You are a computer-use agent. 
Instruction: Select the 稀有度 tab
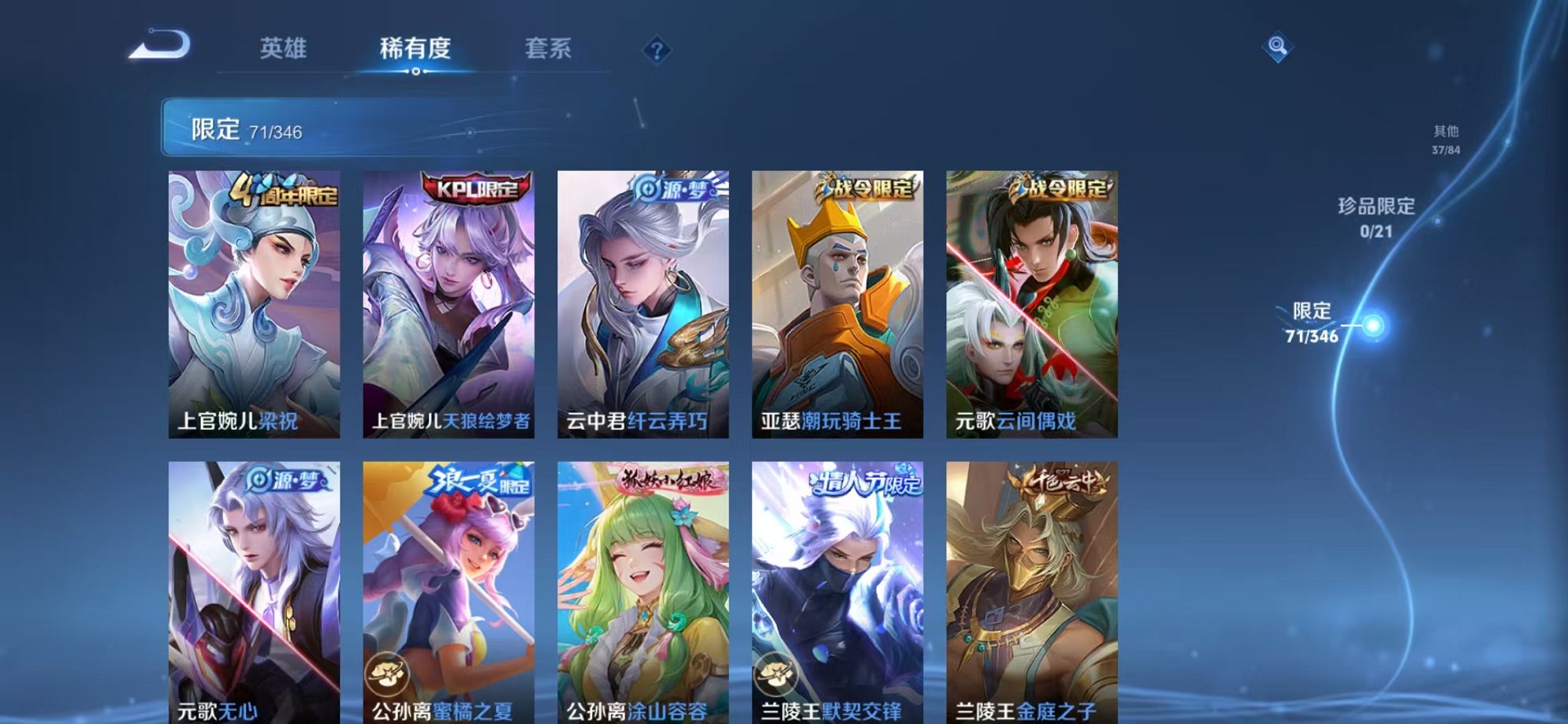[x=416, y=48]
